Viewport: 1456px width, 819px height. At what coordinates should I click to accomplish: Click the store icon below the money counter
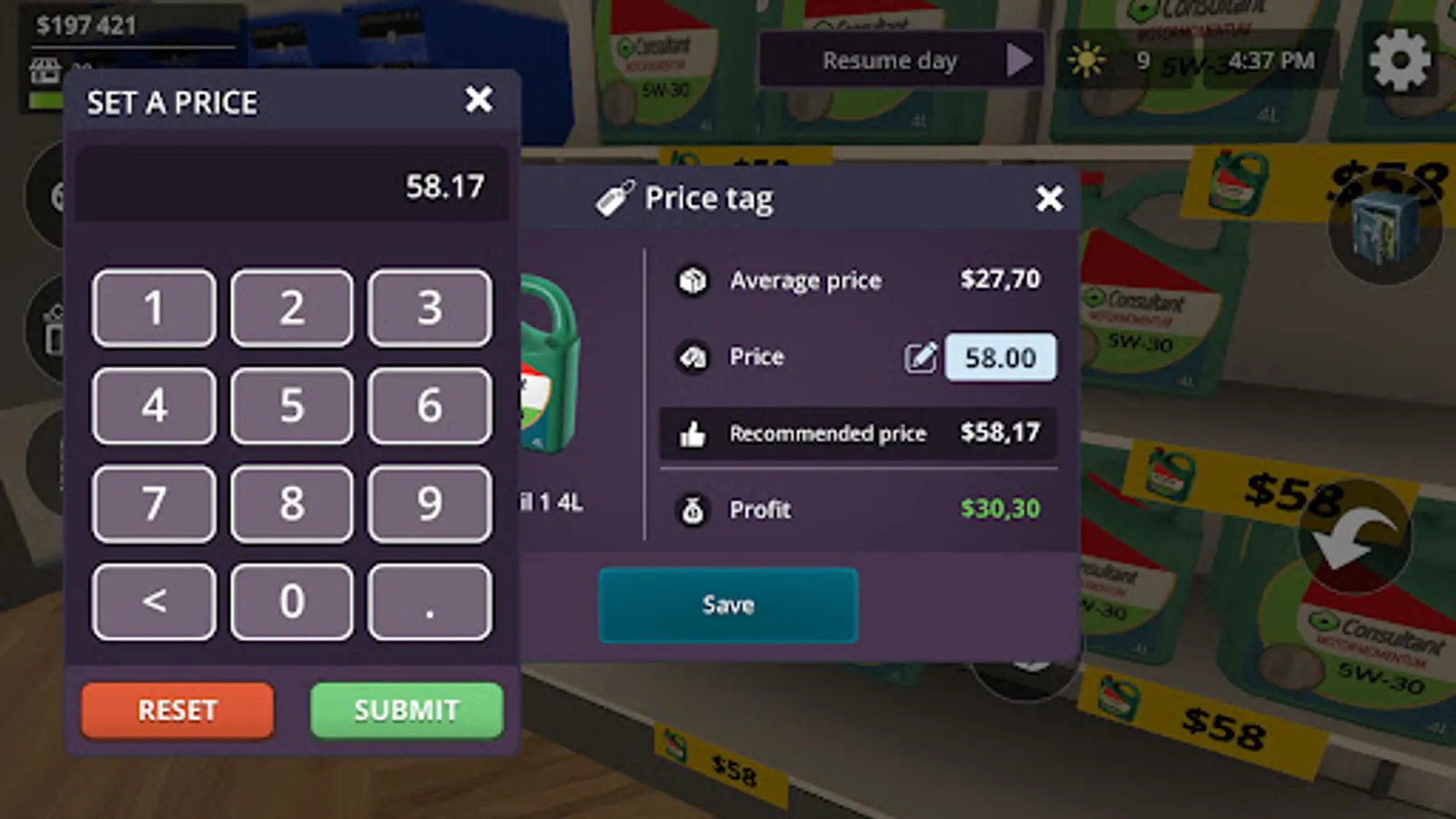(x=45, y=71)
